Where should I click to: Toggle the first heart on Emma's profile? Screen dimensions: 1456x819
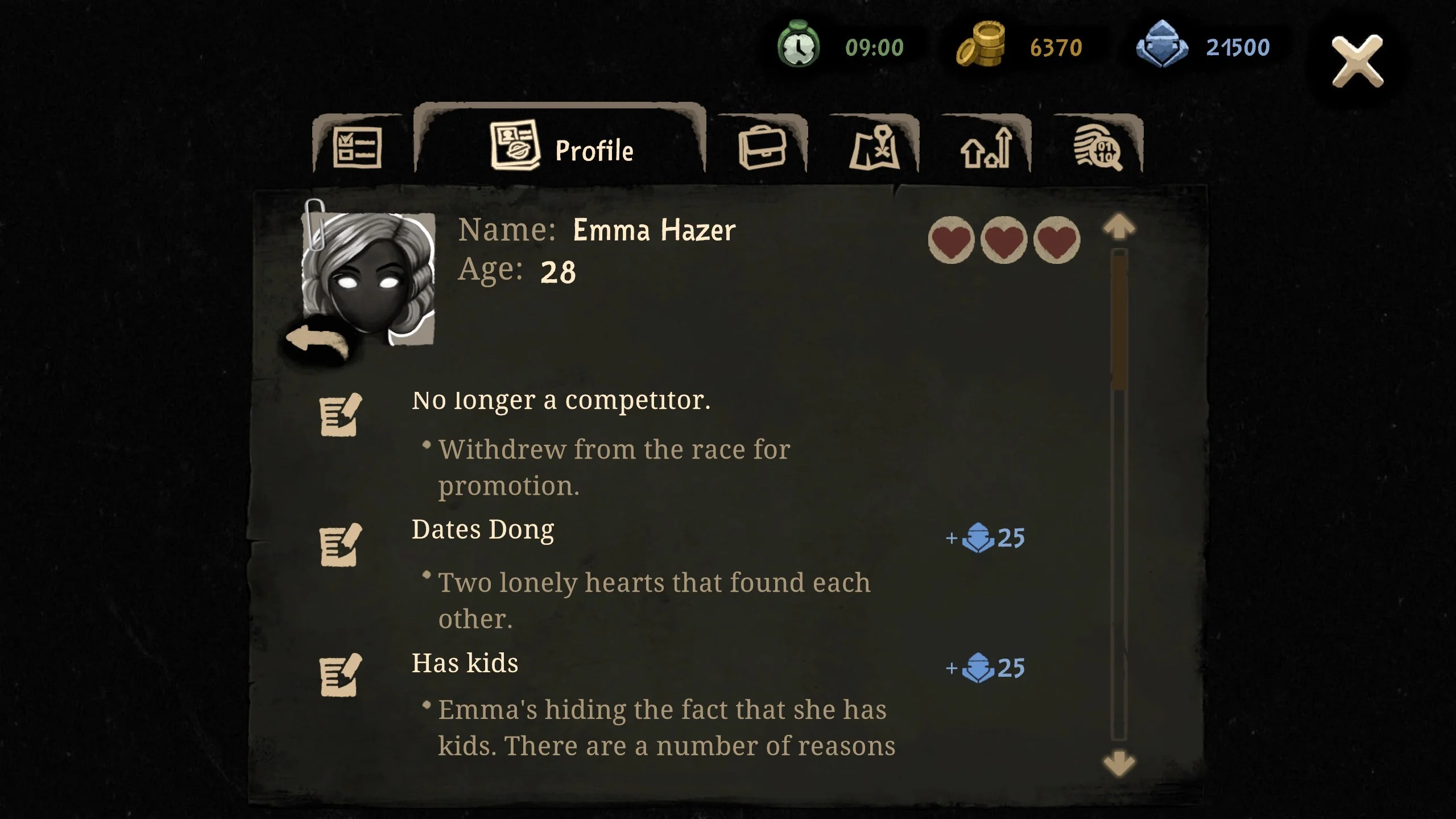(952, 241)
